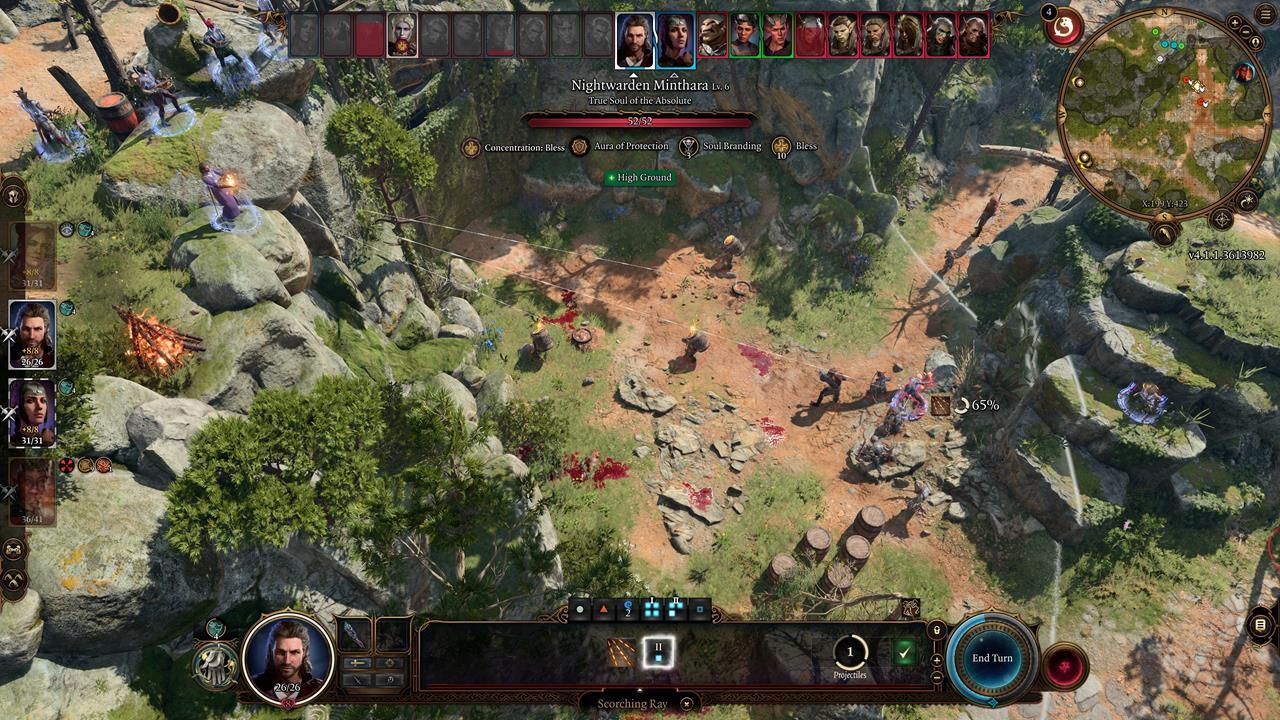Choose the orange Scorching Ray icon
Viewport: 1280px width, 720px height.
click(622, 653)
